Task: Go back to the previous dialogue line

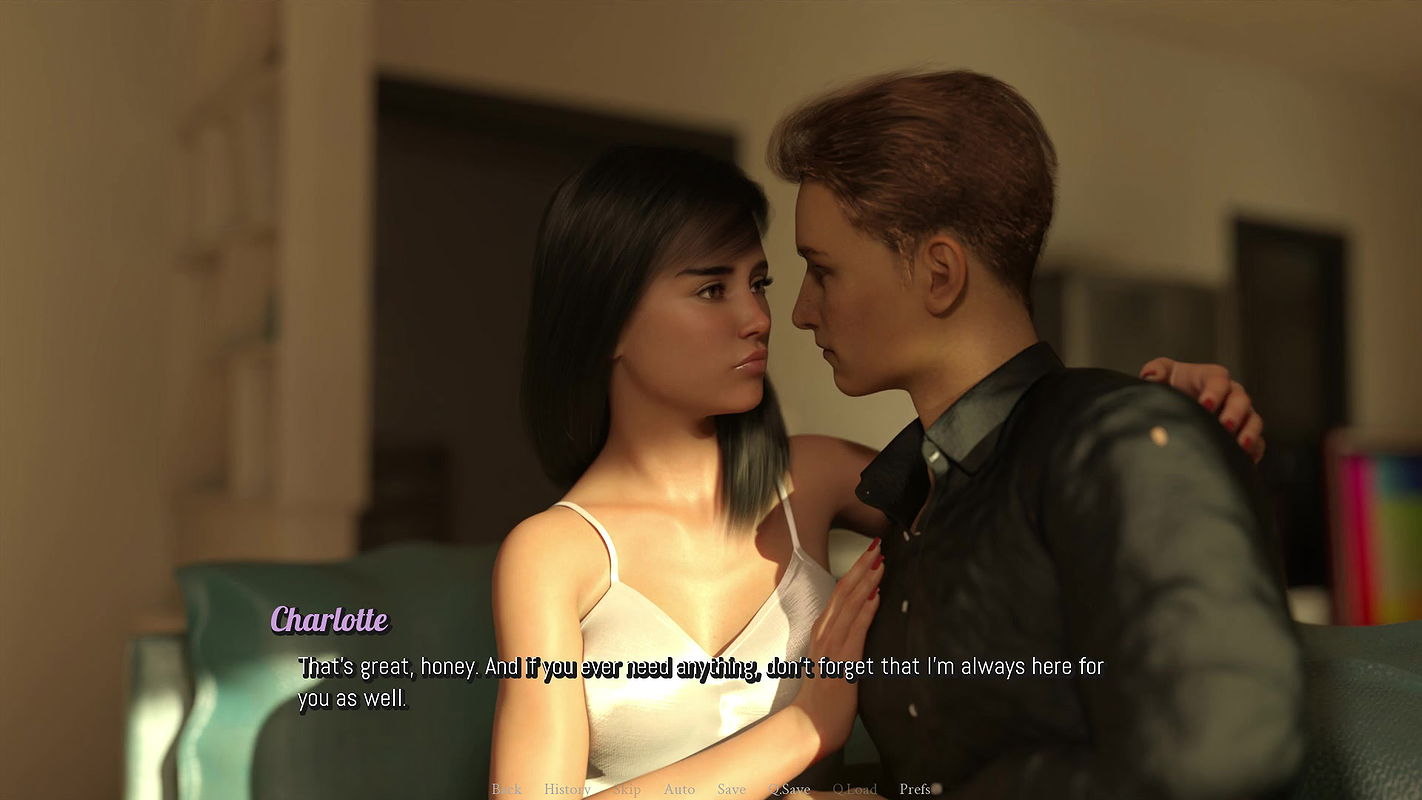Action: [x=506, y=789]
